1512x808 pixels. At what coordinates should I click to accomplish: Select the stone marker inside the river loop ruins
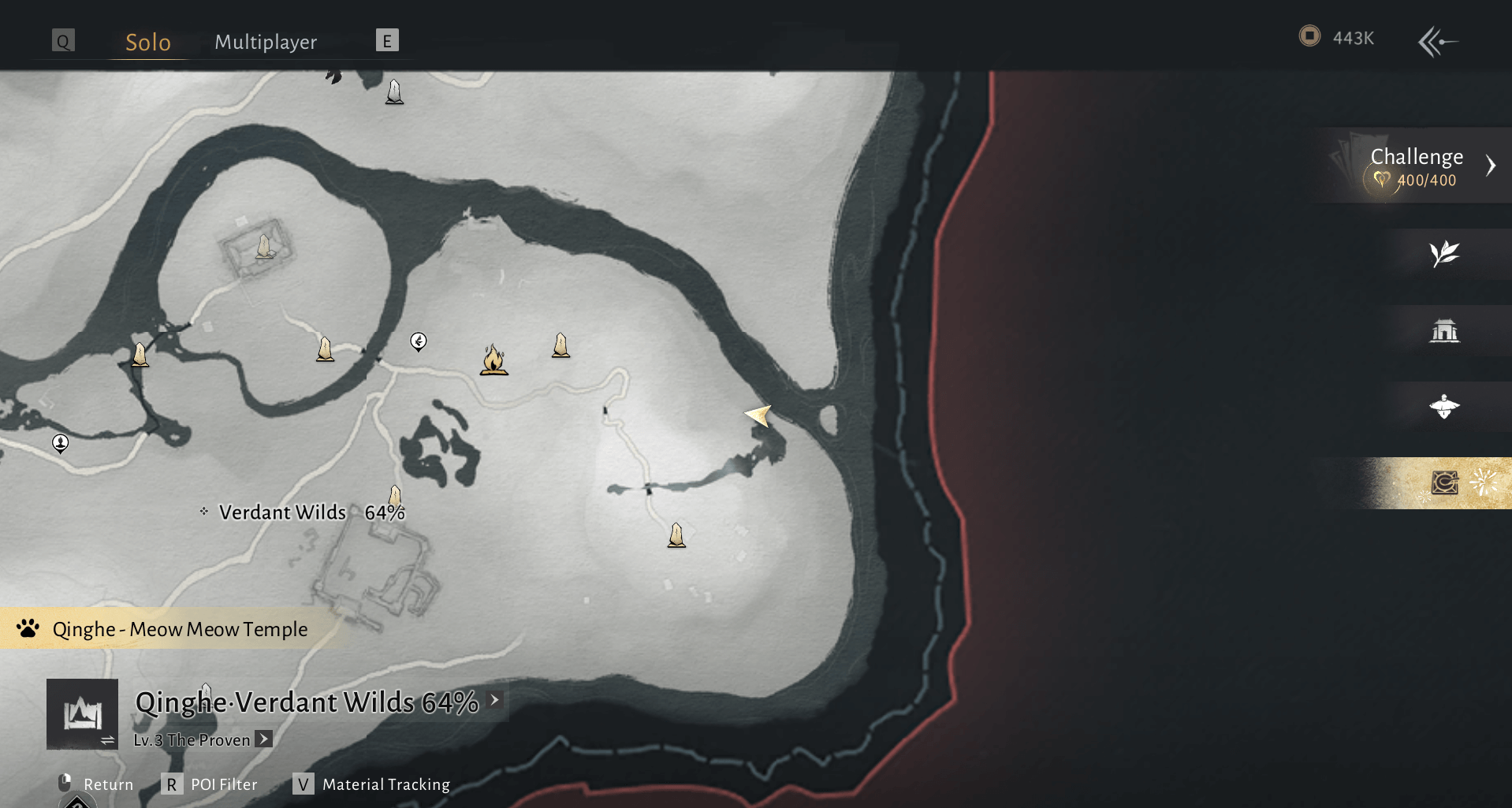point(264,247)
